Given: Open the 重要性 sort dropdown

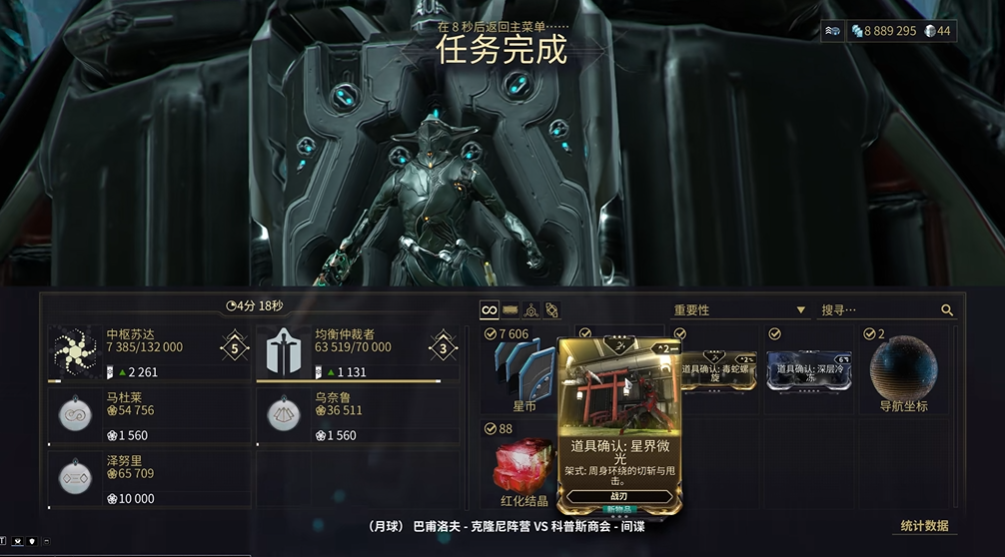Looking at the screenshot, I should [740, 310].
